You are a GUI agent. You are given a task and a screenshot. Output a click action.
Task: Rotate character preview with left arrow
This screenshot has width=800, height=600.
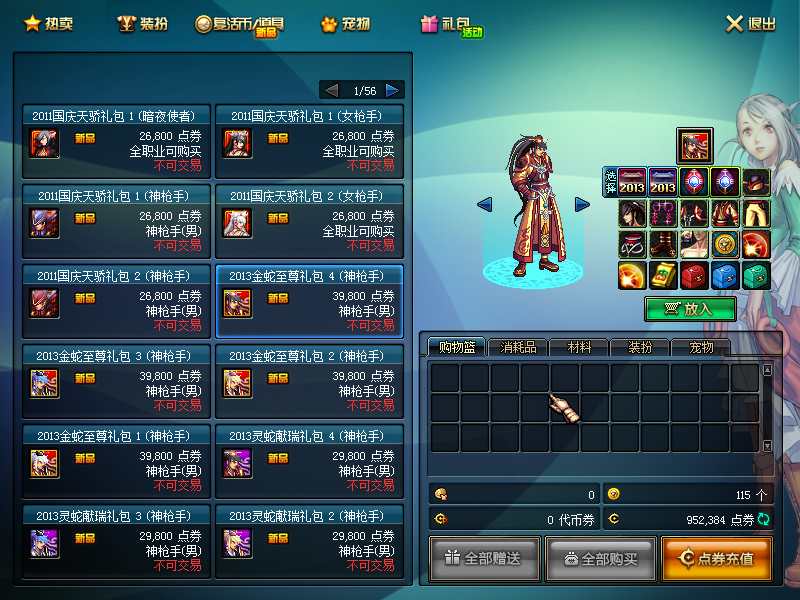click(x=485, y=204)
